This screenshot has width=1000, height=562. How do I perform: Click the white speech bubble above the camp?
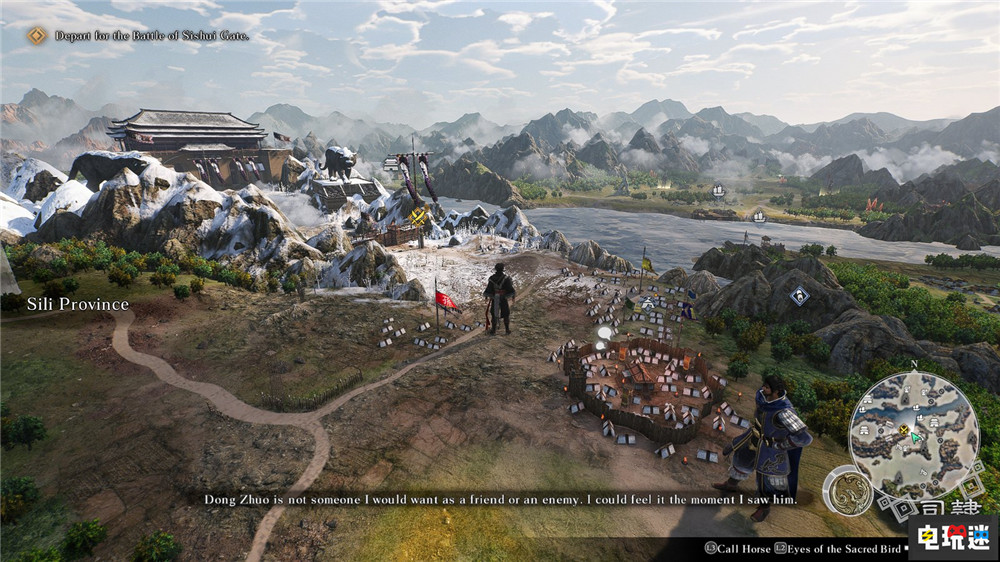point(604,332)
